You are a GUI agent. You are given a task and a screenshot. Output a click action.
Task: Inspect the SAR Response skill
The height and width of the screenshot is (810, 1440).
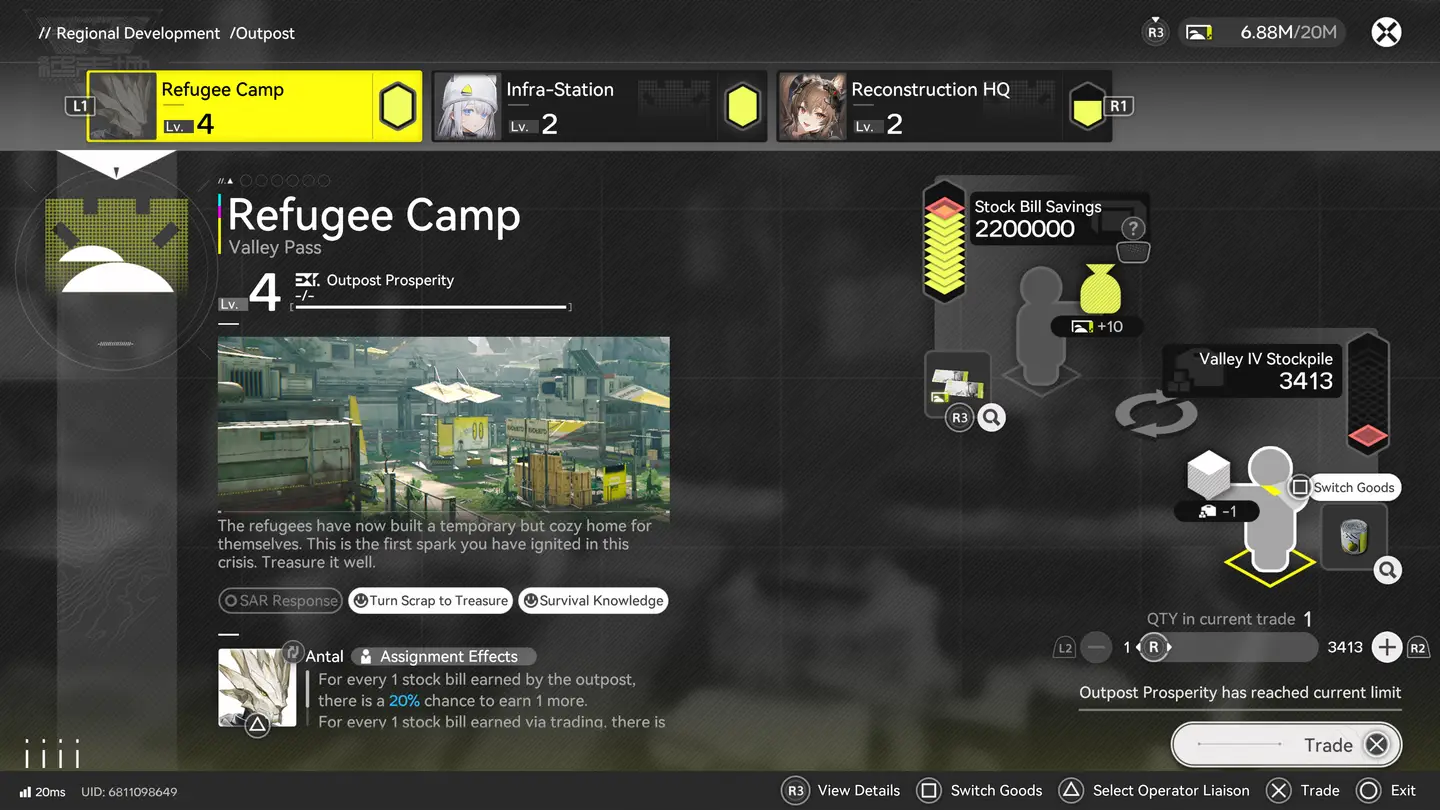[280, 601]
